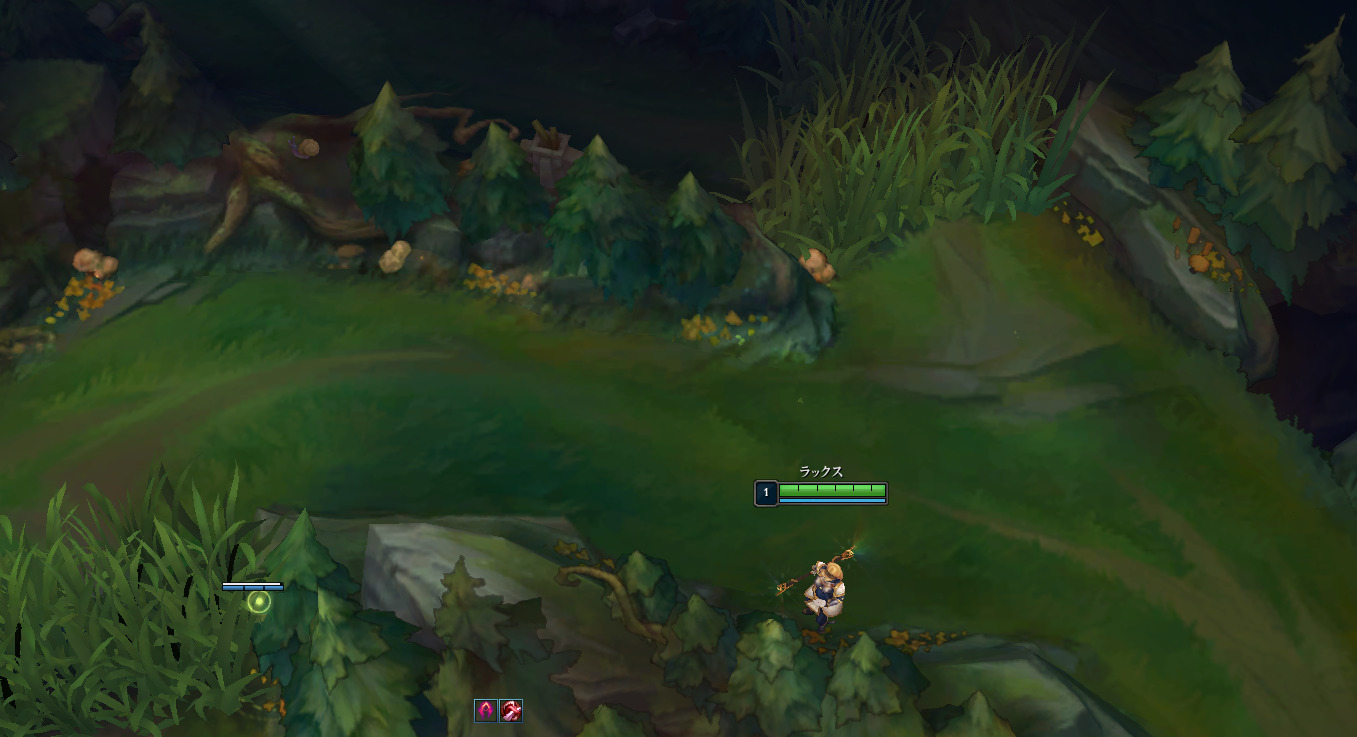1357x737 pixels.
Task: Select the purple hooded figure buff icon
Action: click(x=486, y=711)
